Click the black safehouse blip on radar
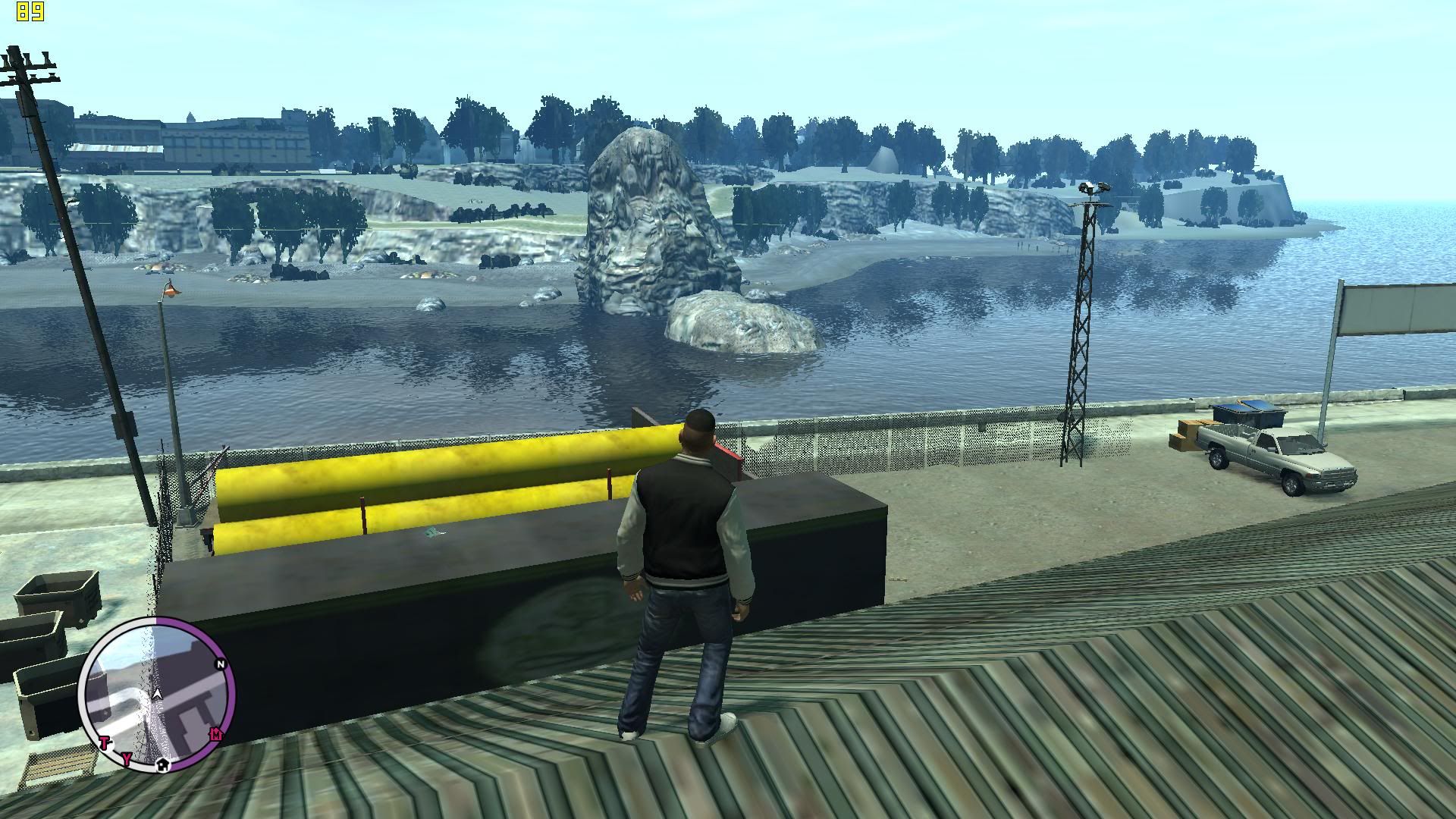 tap(162, 765)
